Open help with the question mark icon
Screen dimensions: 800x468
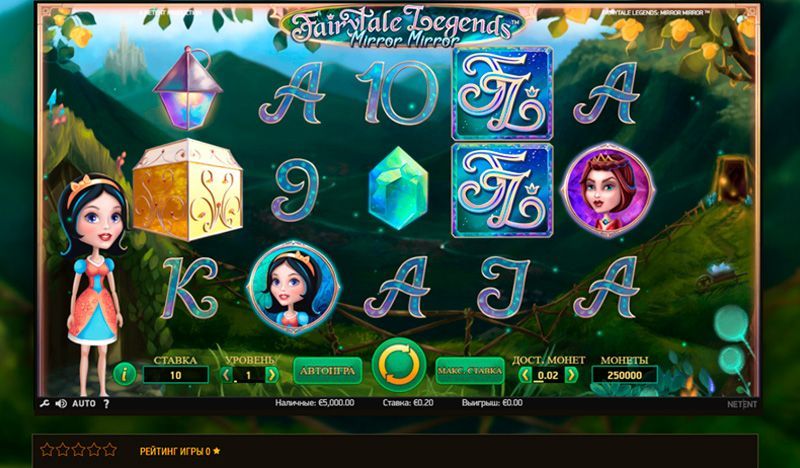click(106, 404)
